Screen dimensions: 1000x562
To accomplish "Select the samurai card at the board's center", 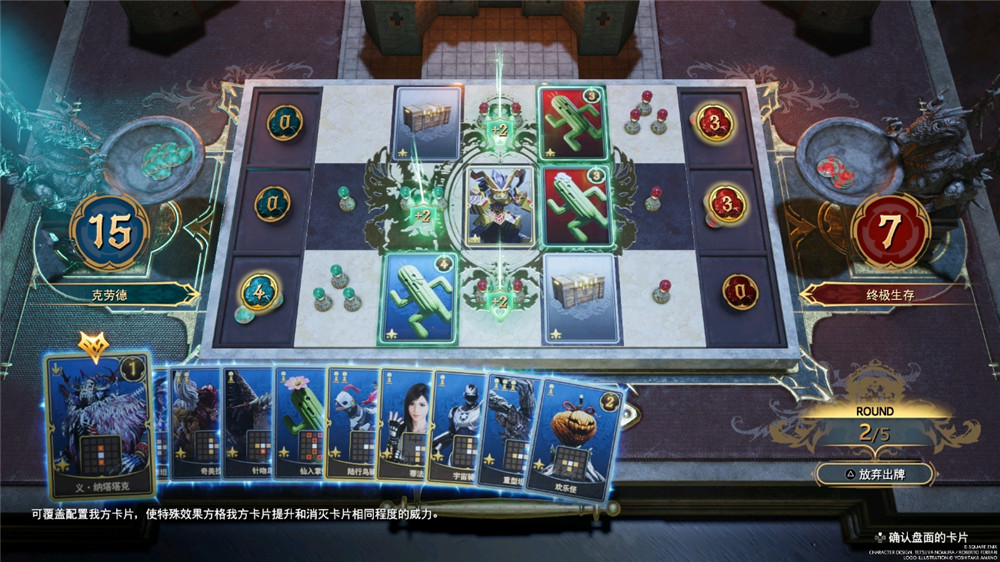I will [500, 205].
